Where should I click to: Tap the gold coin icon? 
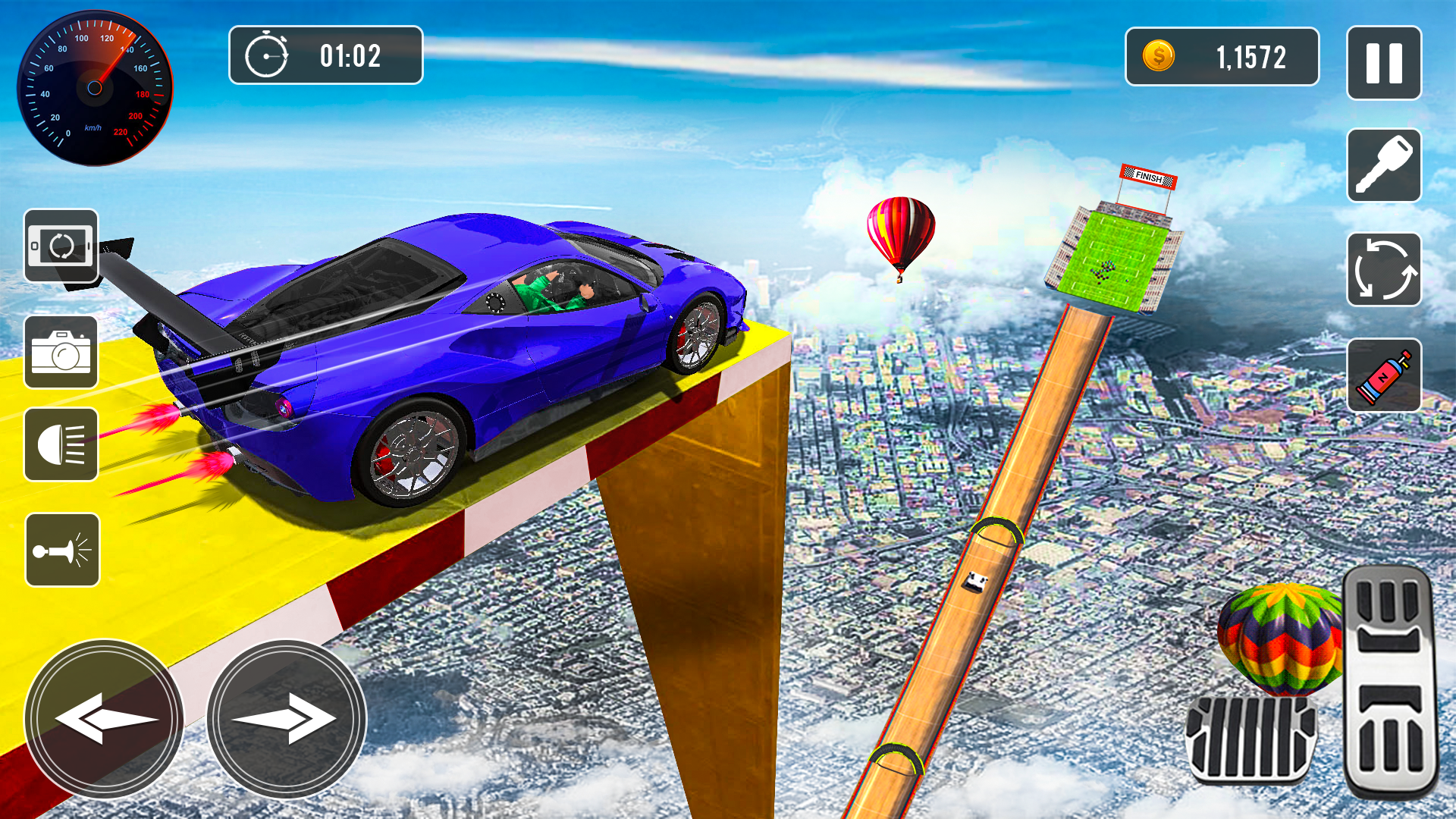pos(1159,55)
